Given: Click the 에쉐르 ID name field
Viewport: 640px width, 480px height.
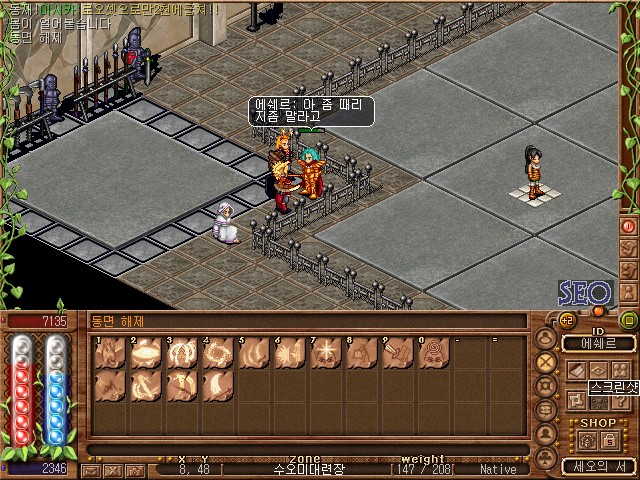Looking at the screenshot, I should [x=599, y=343].
